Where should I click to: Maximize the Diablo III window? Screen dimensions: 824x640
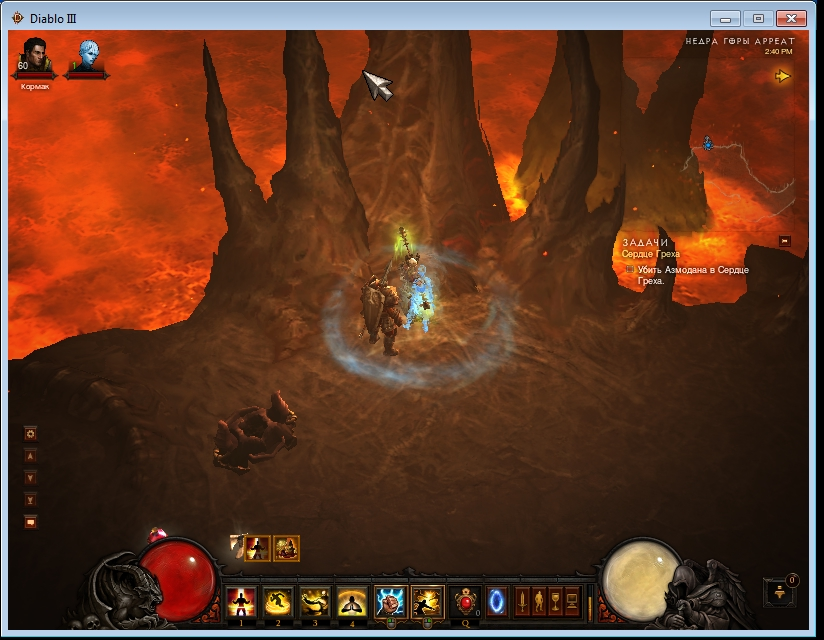coord(758,18)
